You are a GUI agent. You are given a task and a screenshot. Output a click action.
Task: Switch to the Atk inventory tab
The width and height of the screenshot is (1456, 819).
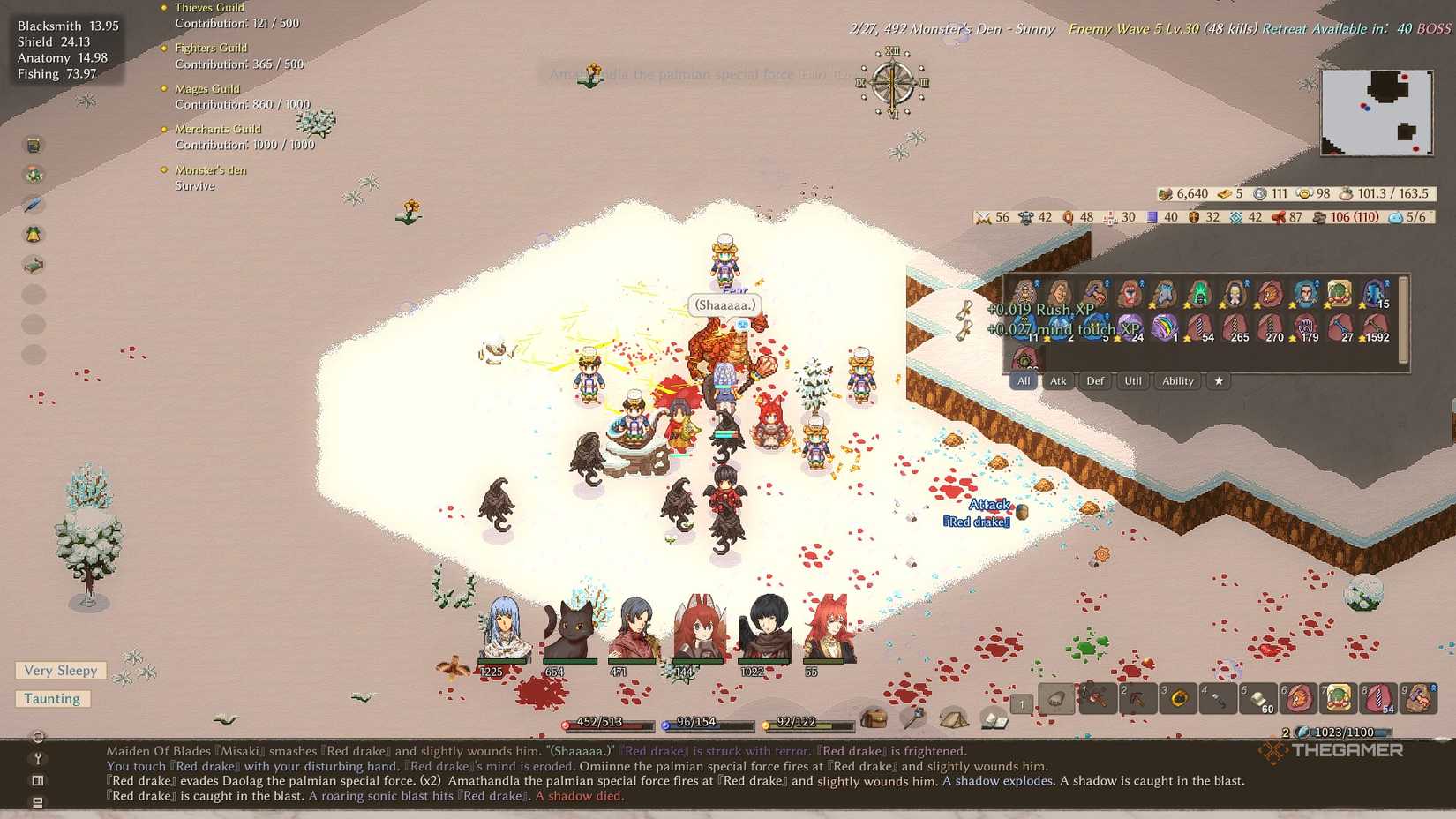[x=1058, y=381]
